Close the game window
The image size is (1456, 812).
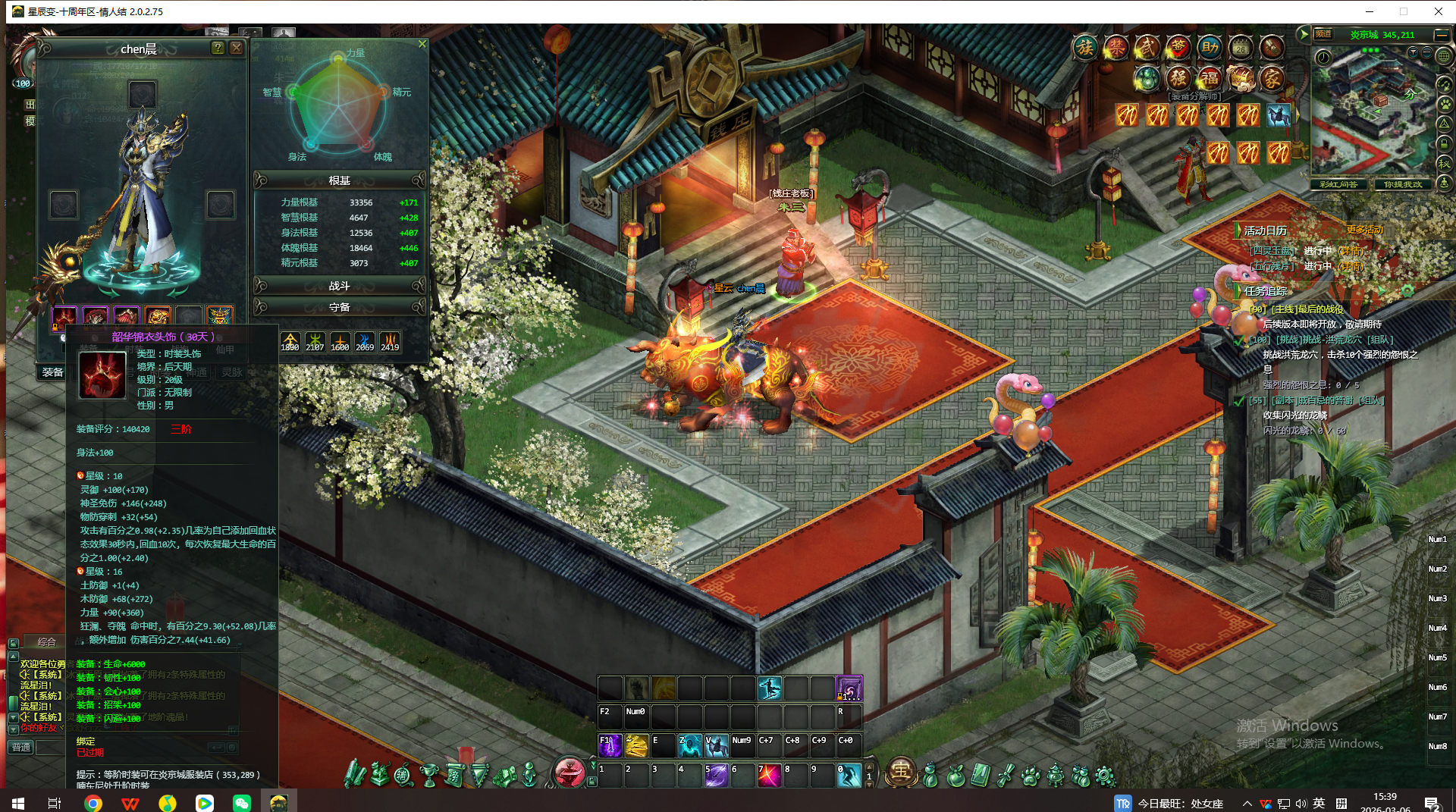click(1438, 11)
